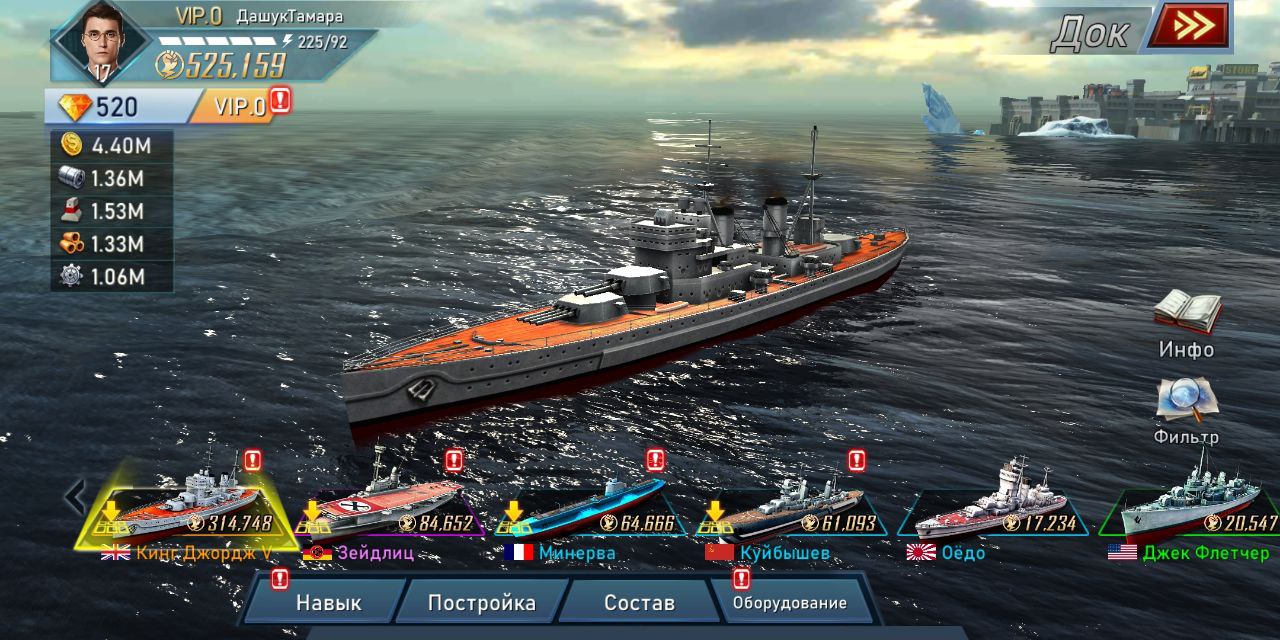Open the Постройка tab
The image size is (1280, 640).
[481, 603]
